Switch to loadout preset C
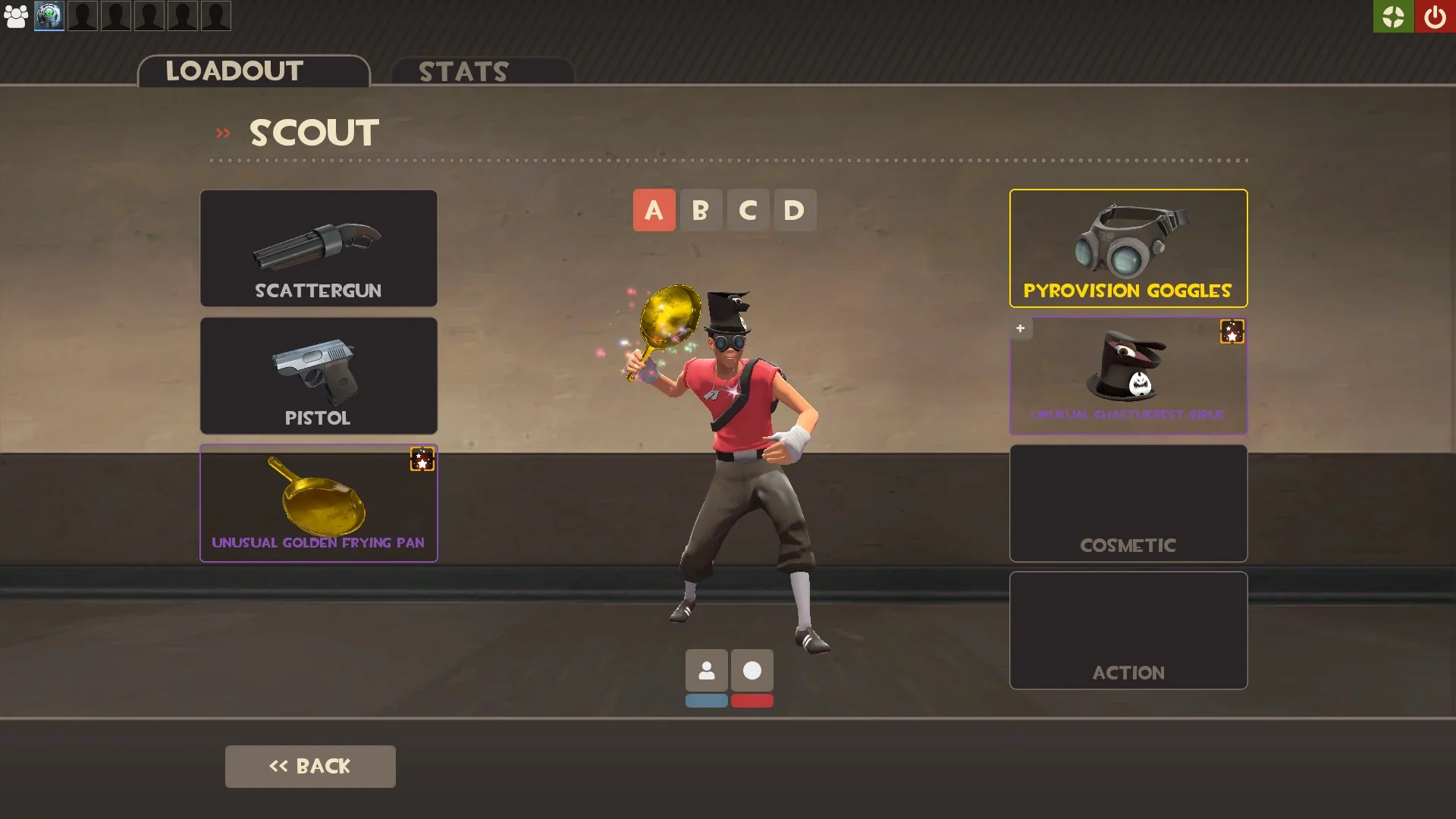This screenshot has width=1456, height=819. [748, 210]
